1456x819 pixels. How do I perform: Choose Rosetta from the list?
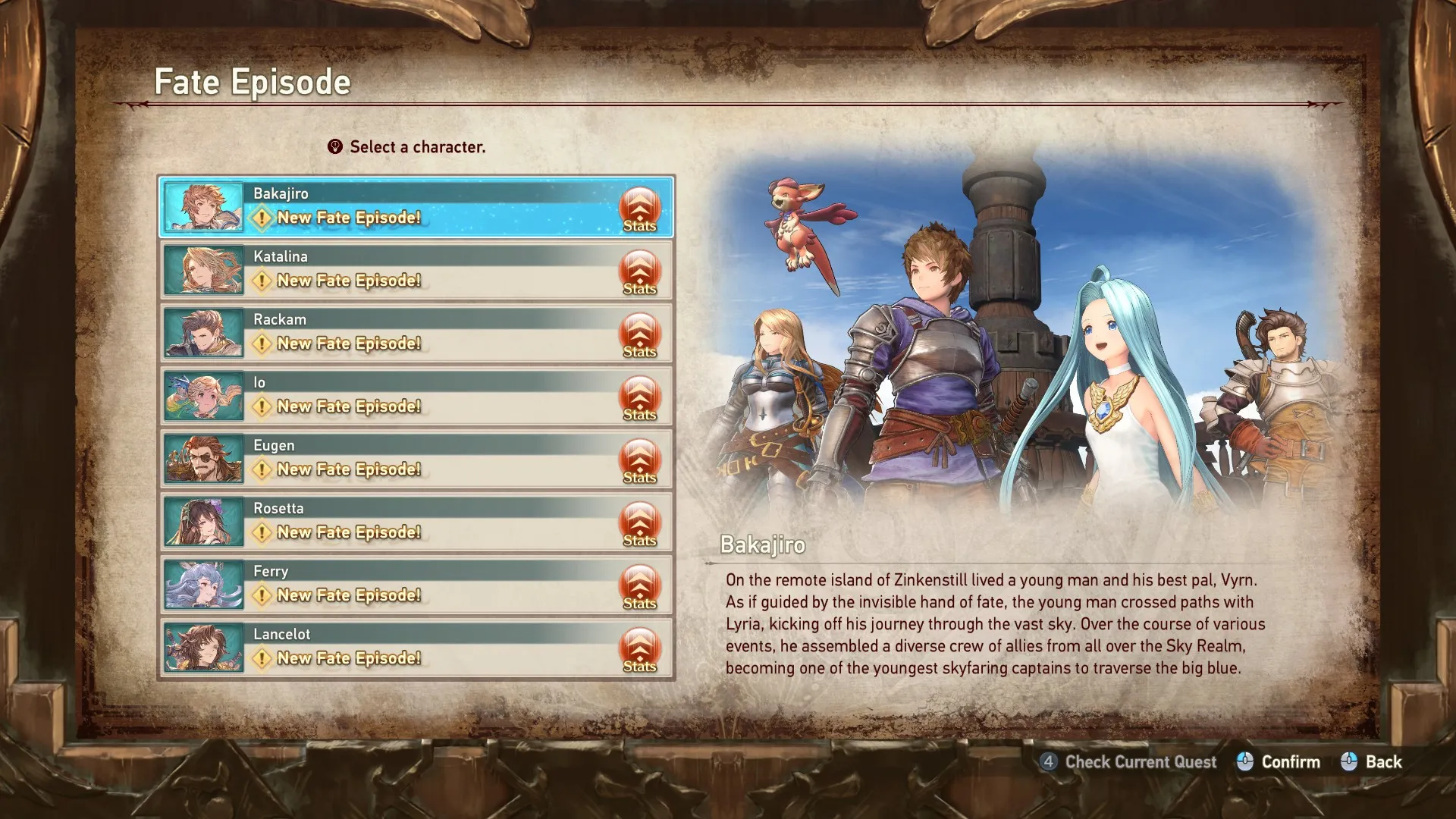tap(394, 521)
